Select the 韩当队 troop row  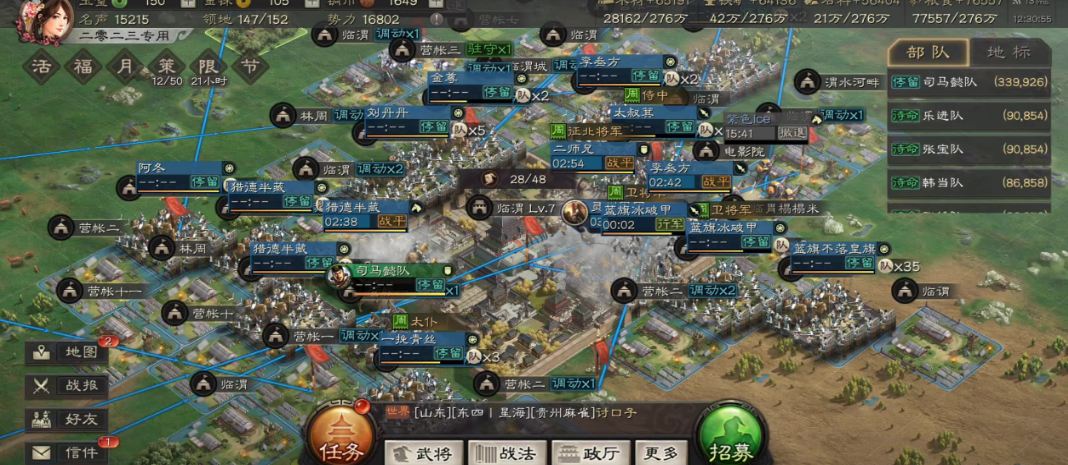click(969, 183)
